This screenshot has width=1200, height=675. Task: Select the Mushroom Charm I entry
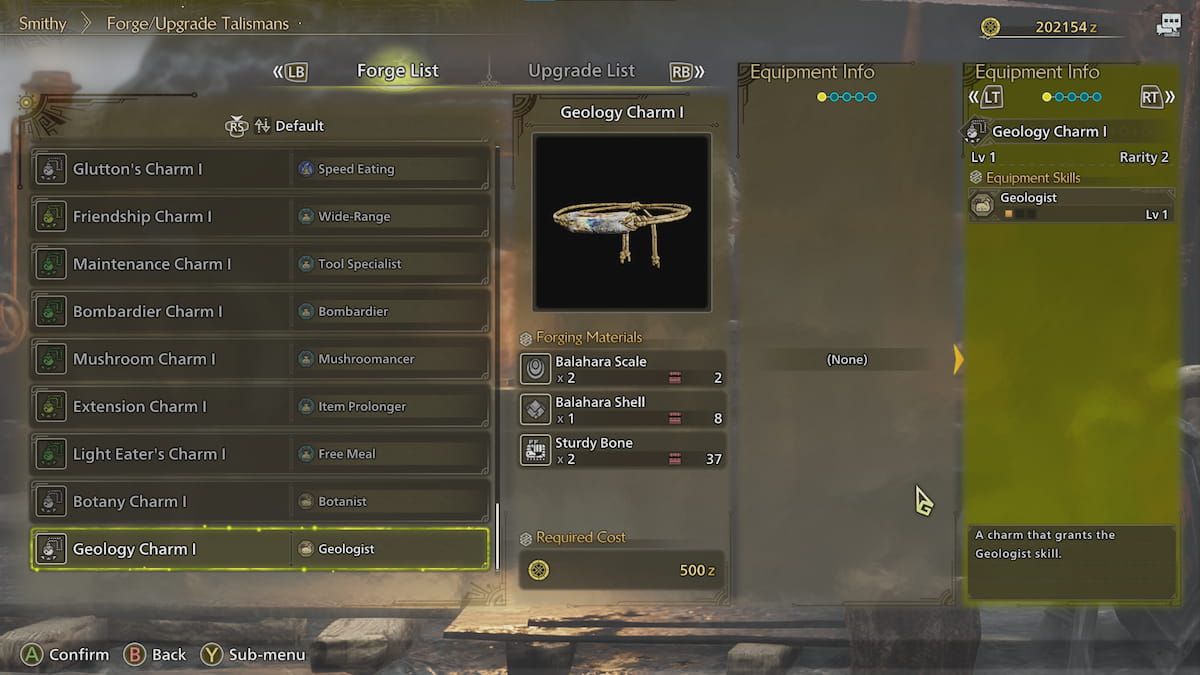tap(260, 359)
